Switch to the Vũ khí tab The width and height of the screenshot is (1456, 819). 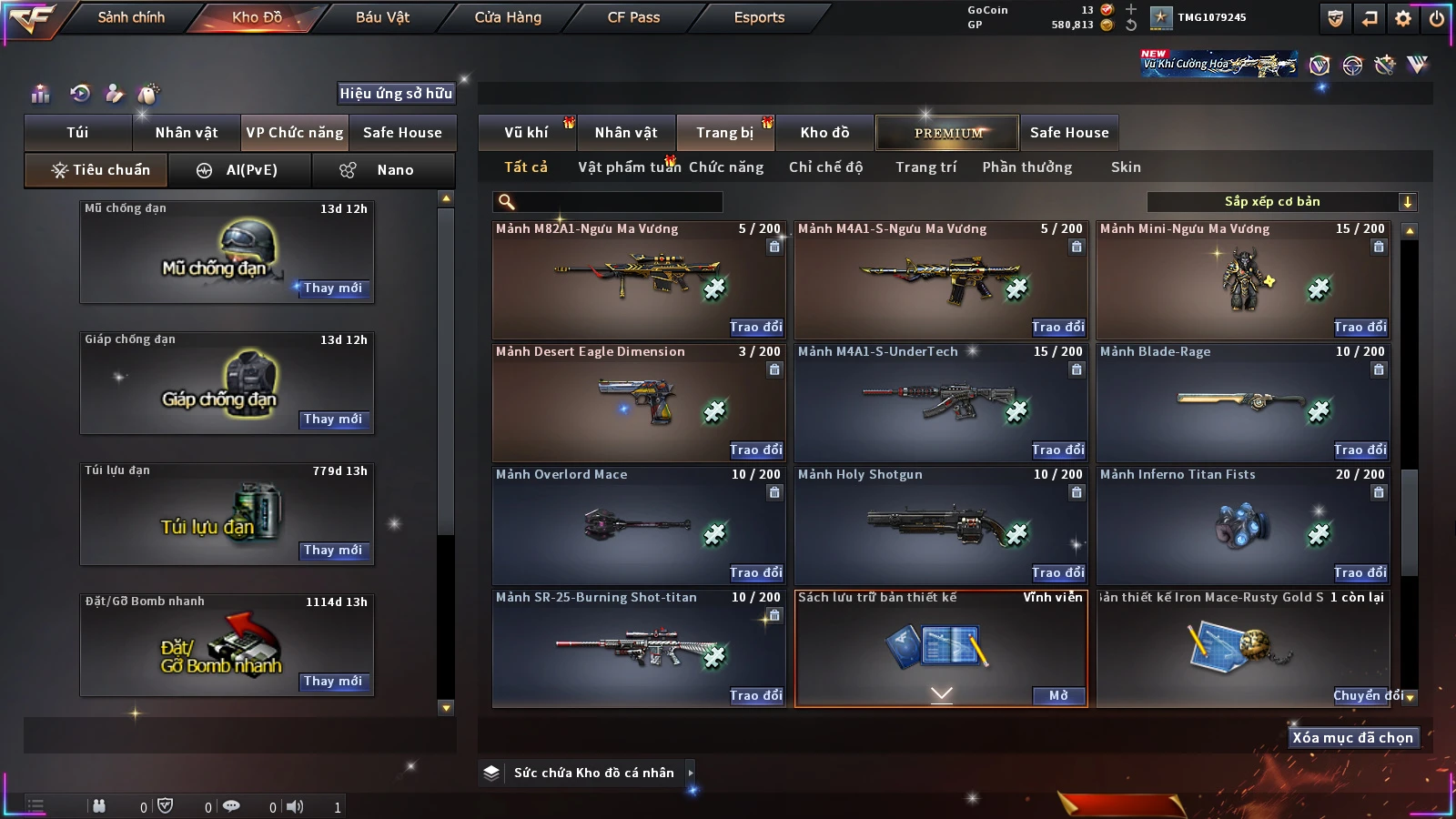pos(526,133)
